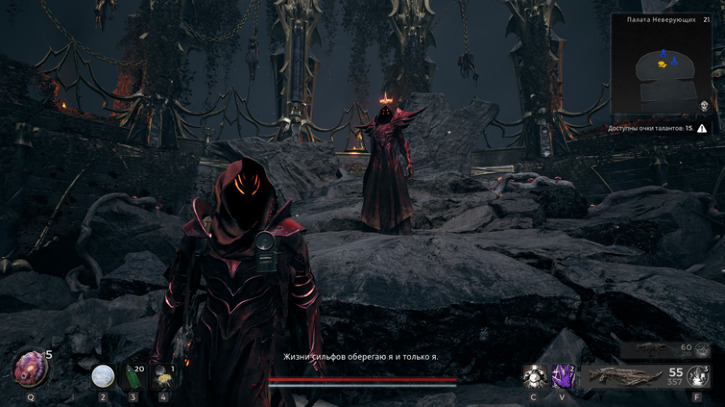Click the secondary weapon mod icon
The image size is (725, 407).
pos(703,349)
